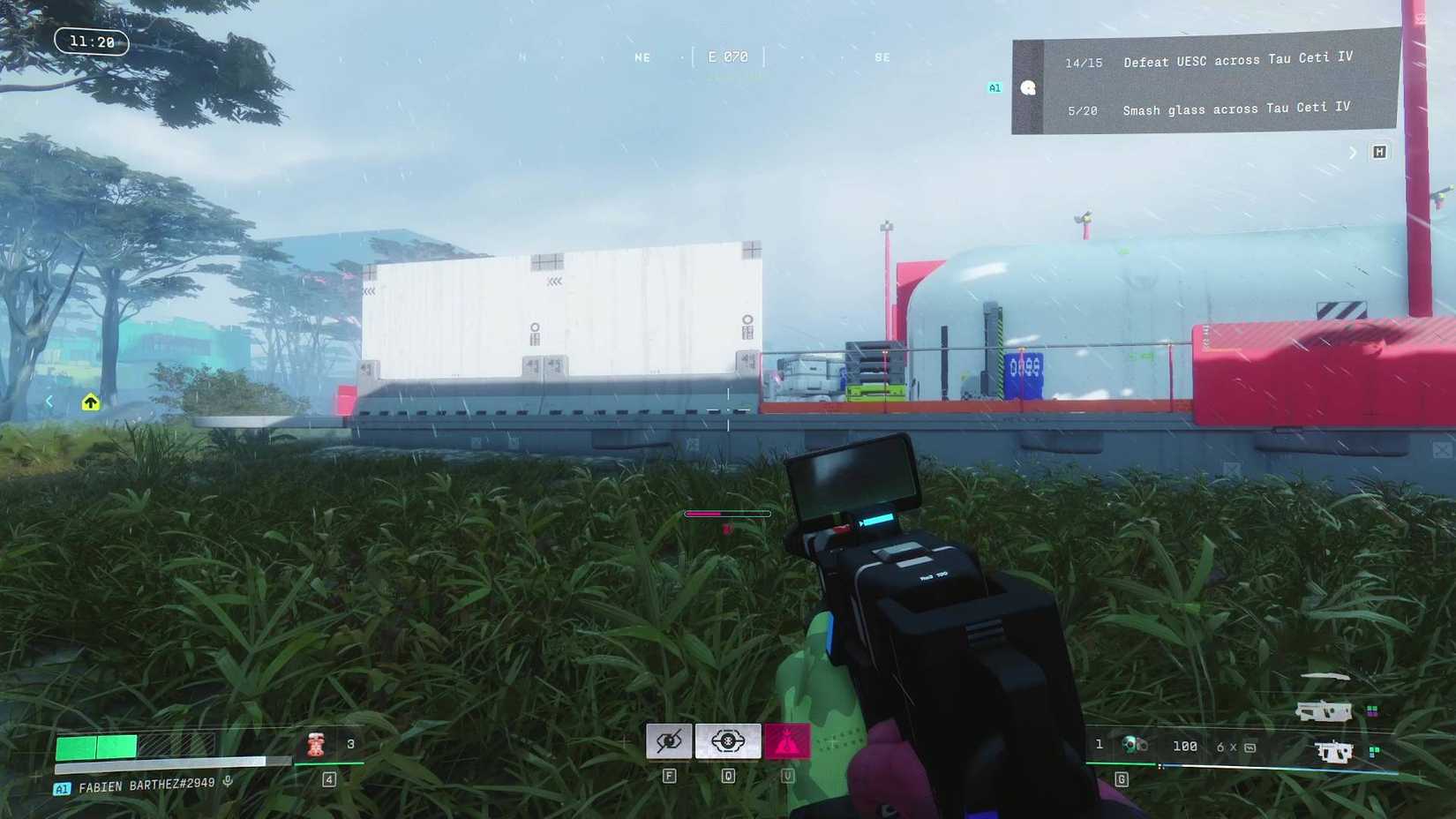
Task: Click the yellow waypoint arrow marker
Action: click(91, 402)
